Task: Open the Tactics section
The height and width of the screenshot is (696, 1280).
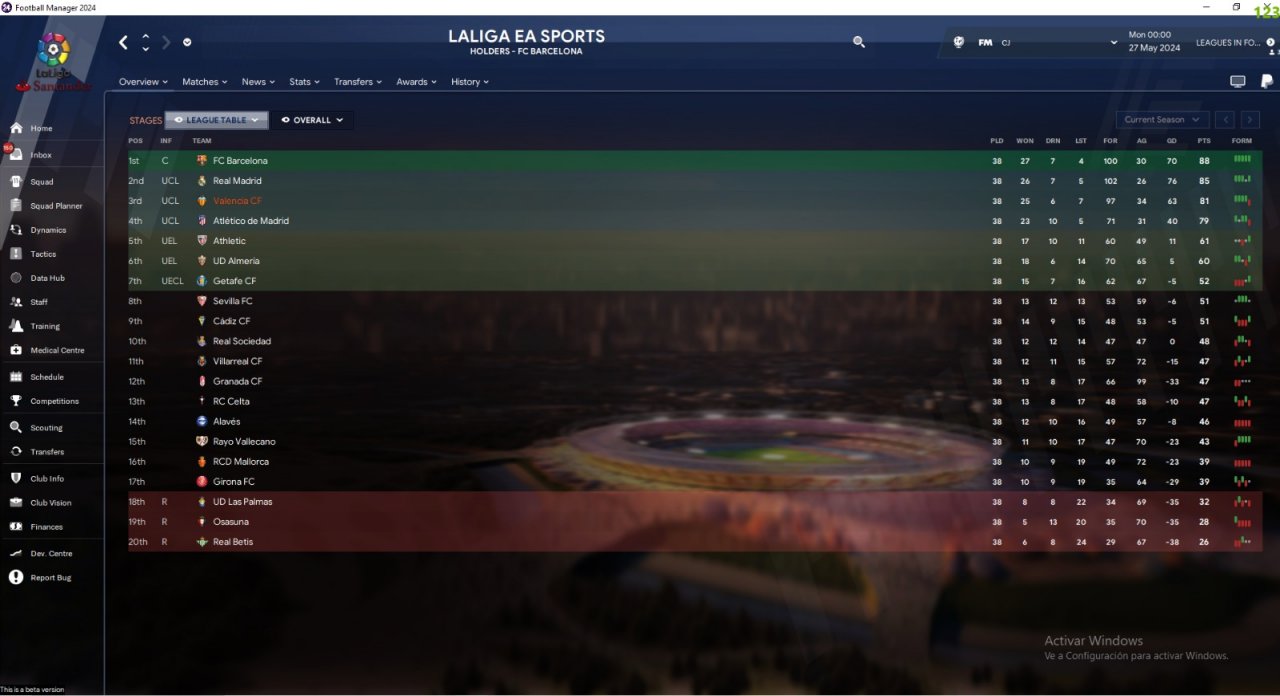Action: point(43,254)
